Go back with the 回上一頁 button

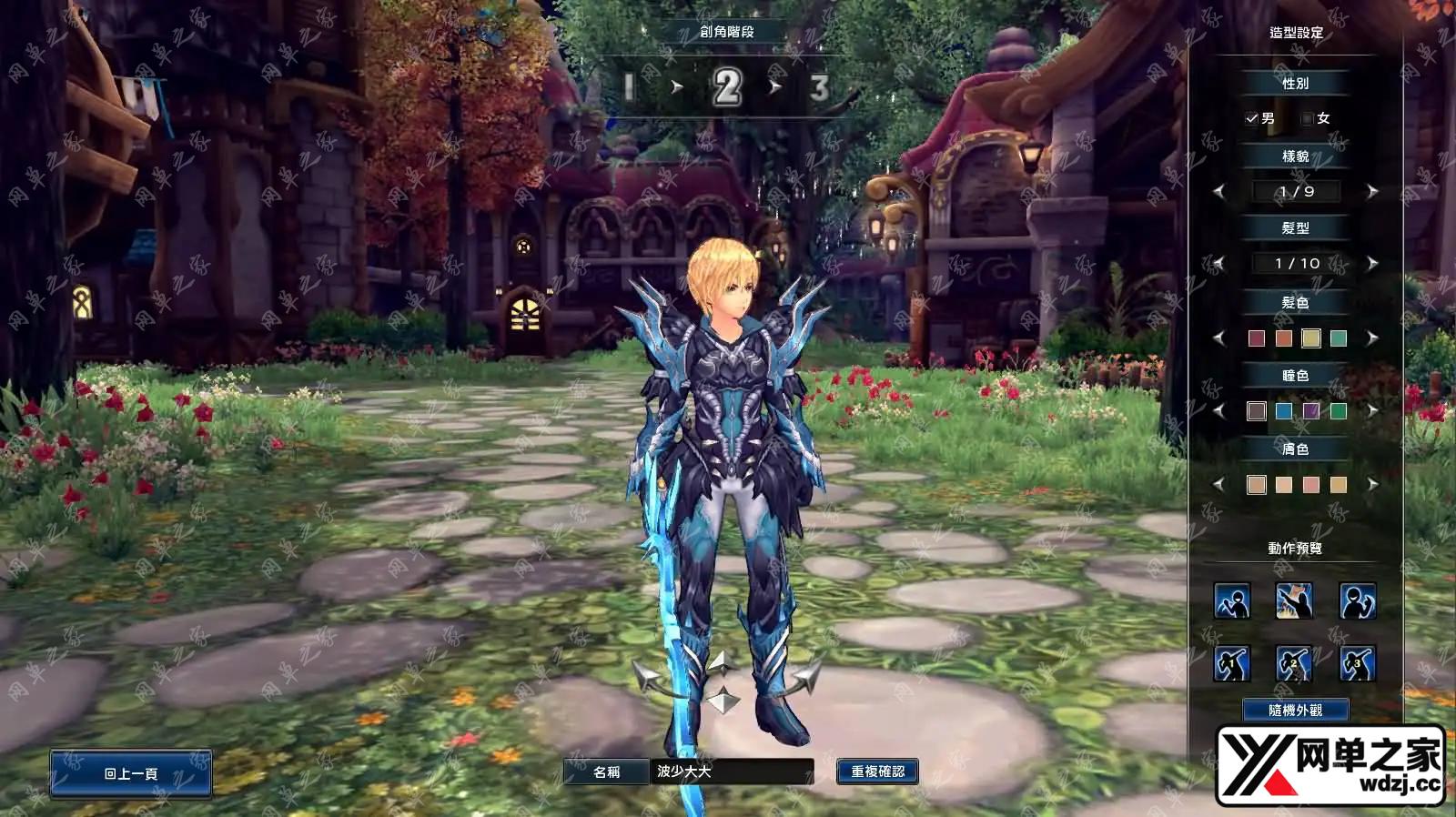point(131,773)
